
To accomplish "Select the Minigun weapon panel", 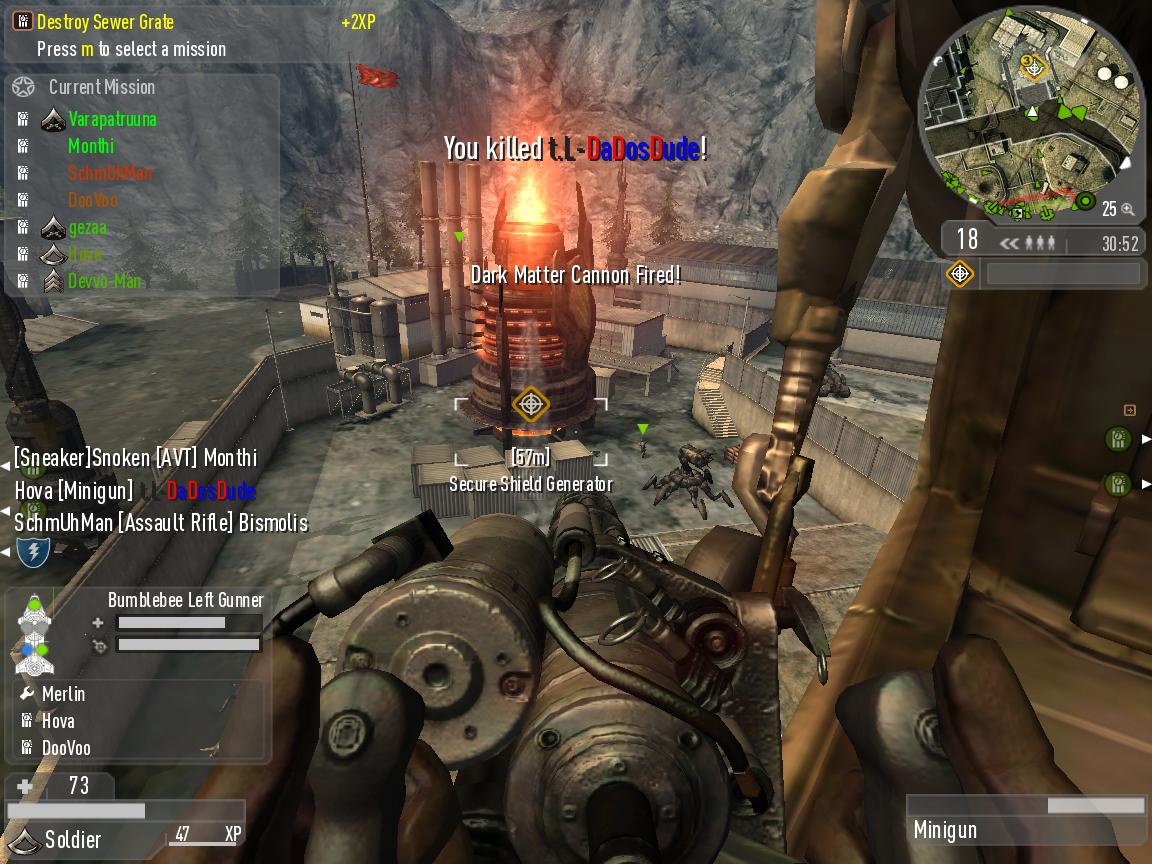I will tap(1026, 819).
